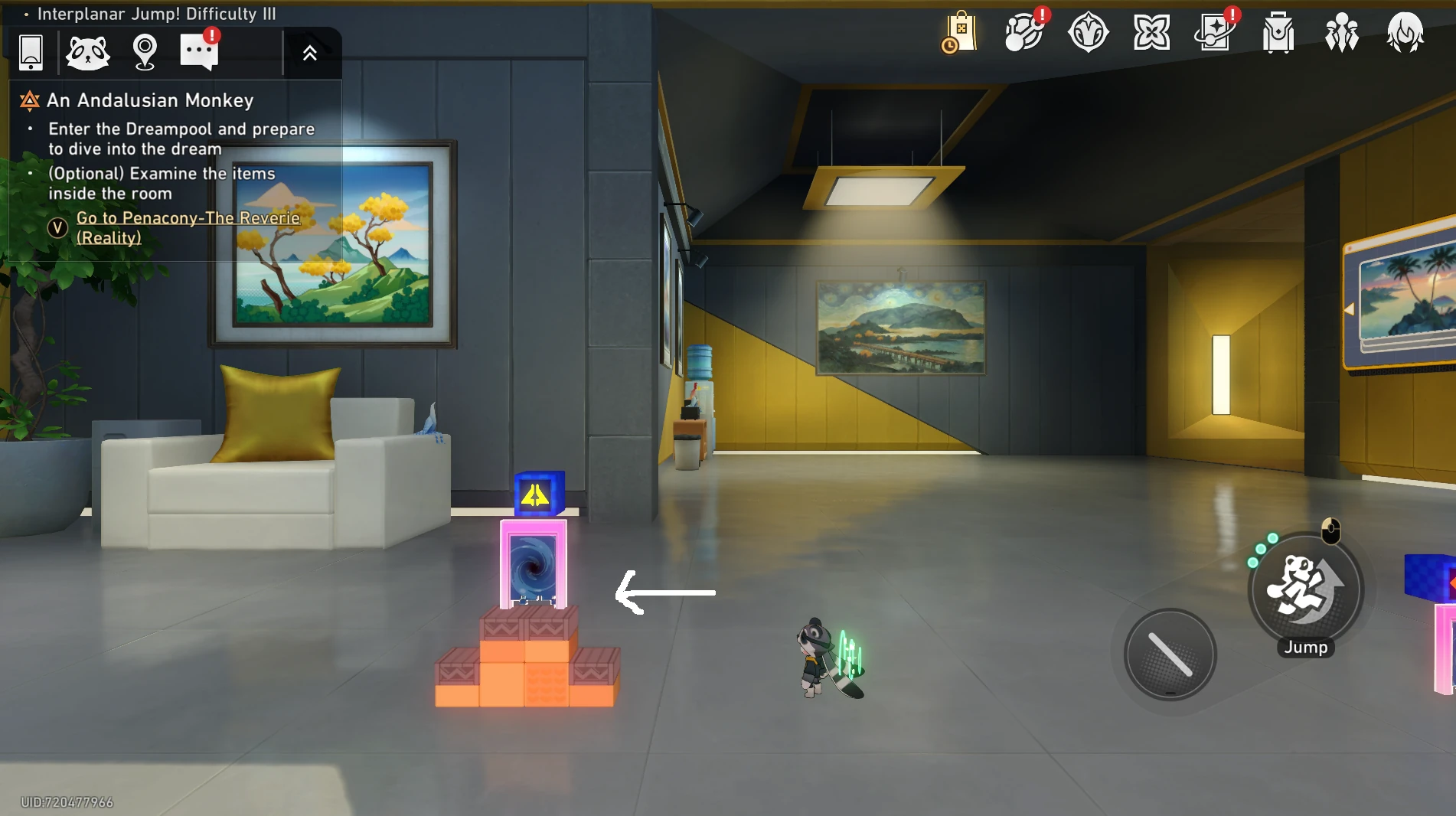Tap the round attack slash button
The image size is (1456, 816).
[x=1170, y=654]
